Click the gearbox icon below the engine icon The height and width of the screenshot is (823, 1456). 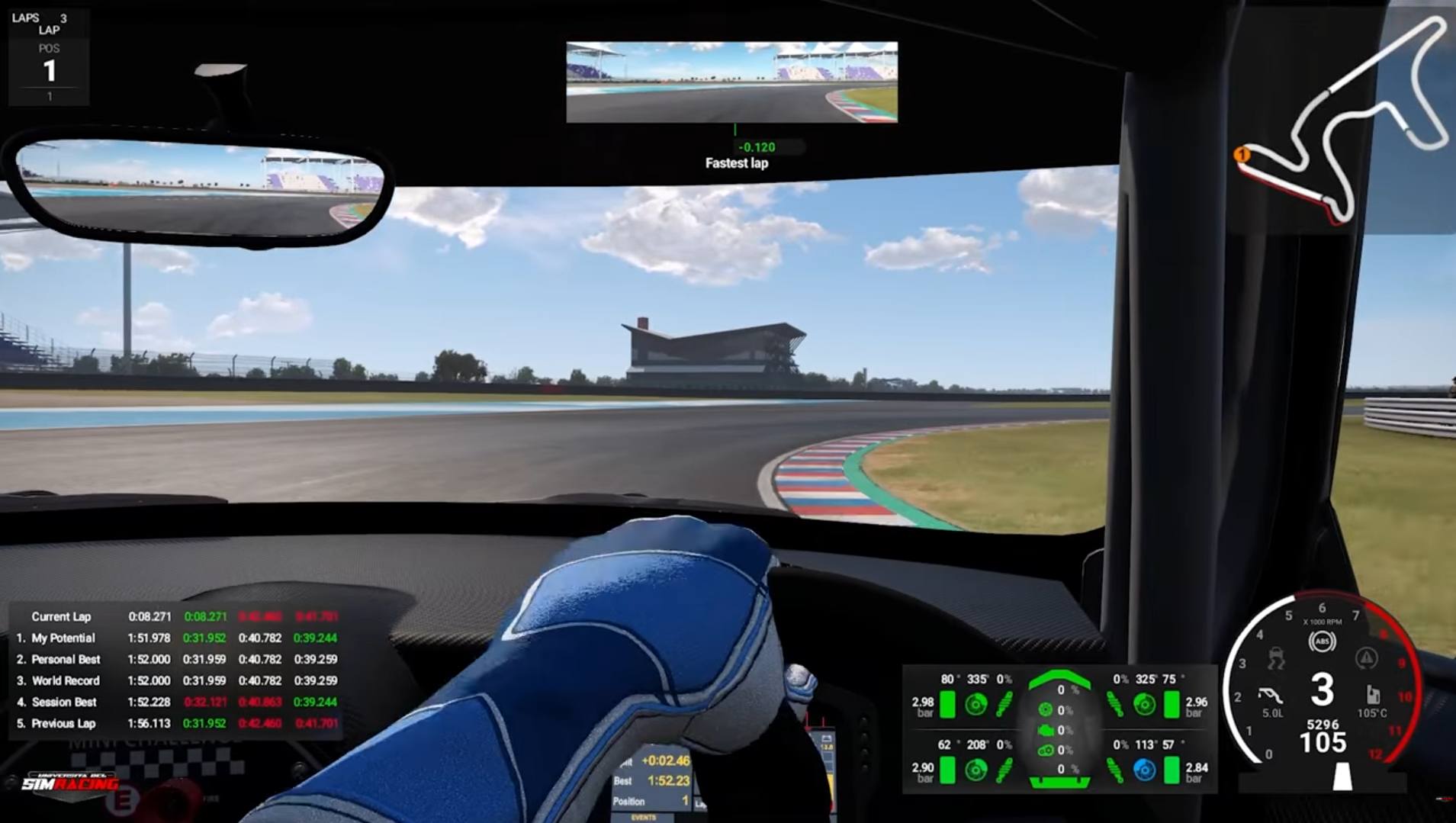1046,750
